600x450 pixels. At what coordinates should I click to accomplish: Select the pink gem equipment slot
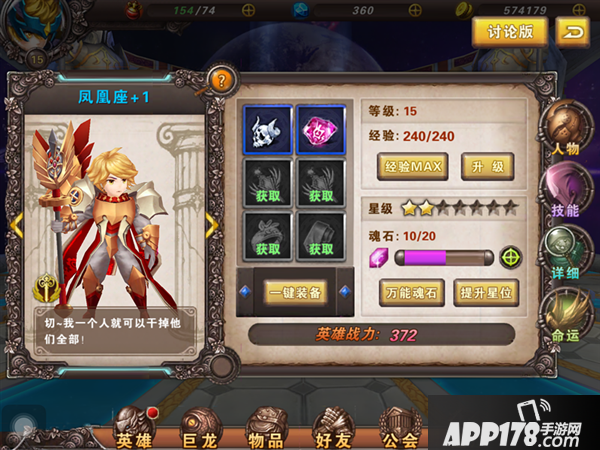click(x=321, y=128)
